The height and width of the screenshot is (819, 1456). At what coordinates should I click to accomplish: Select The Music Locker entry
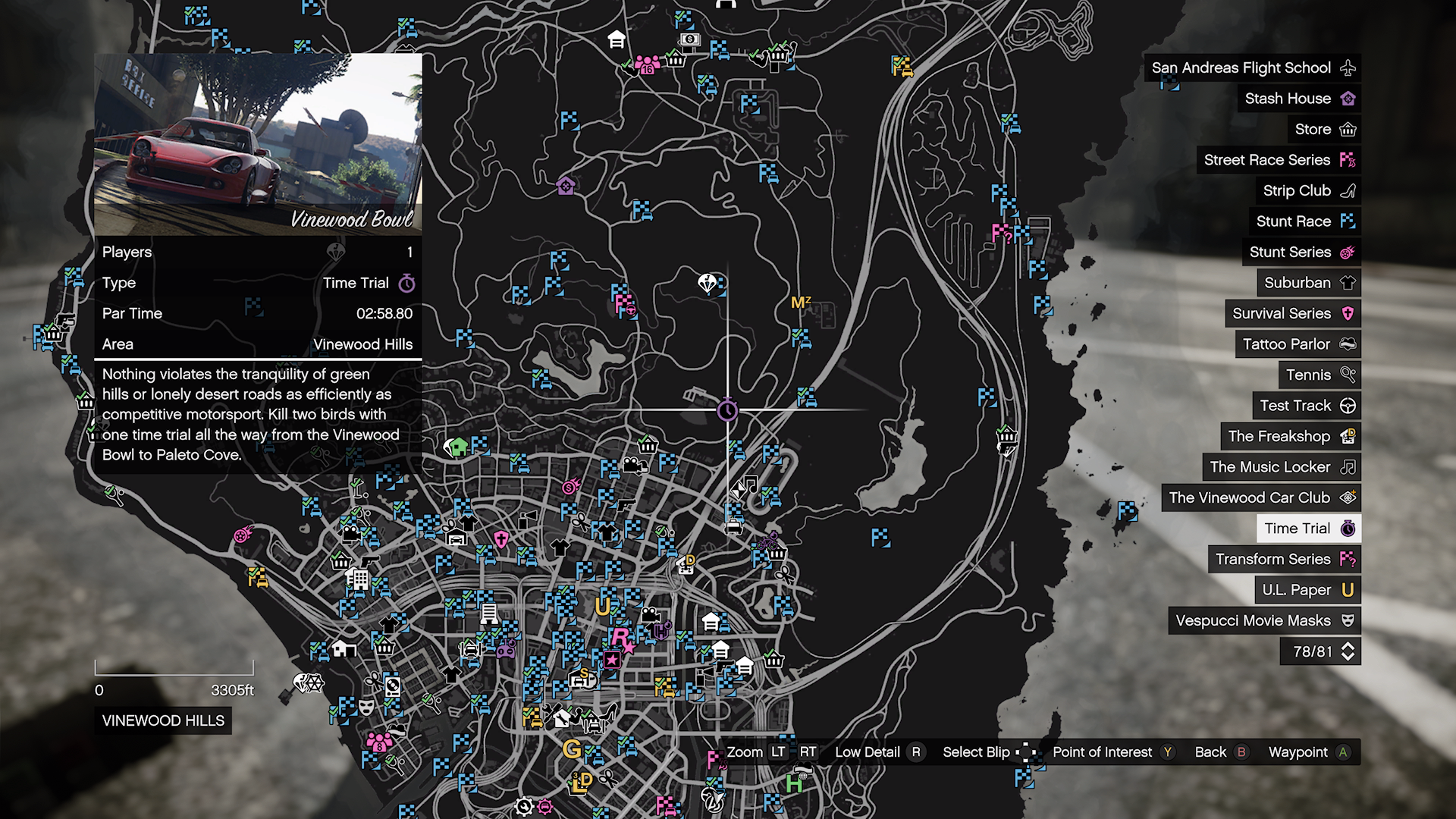(x=1281, y=467)
